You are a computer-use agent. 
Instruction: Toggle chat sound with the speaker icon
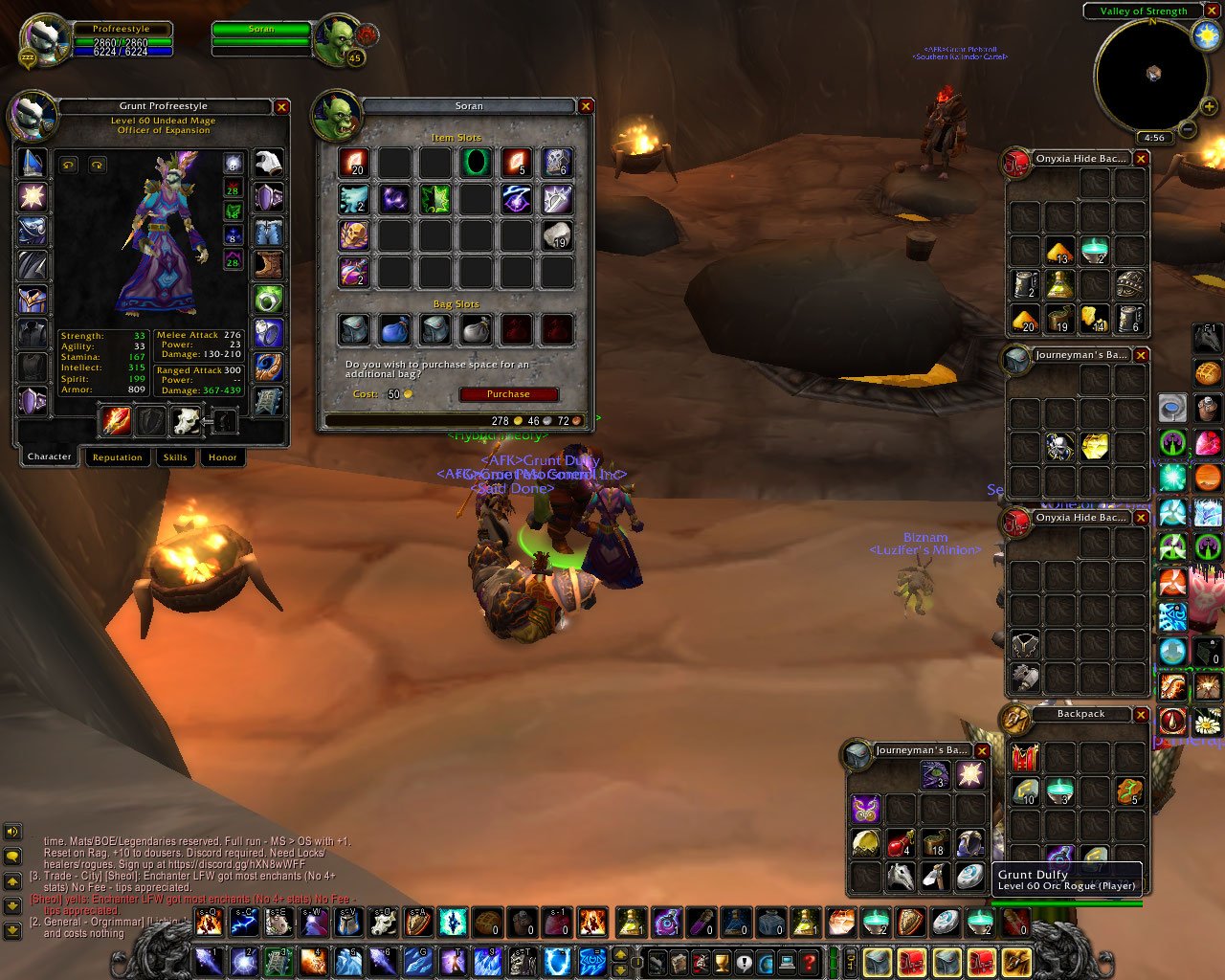[x=12, y=831]
